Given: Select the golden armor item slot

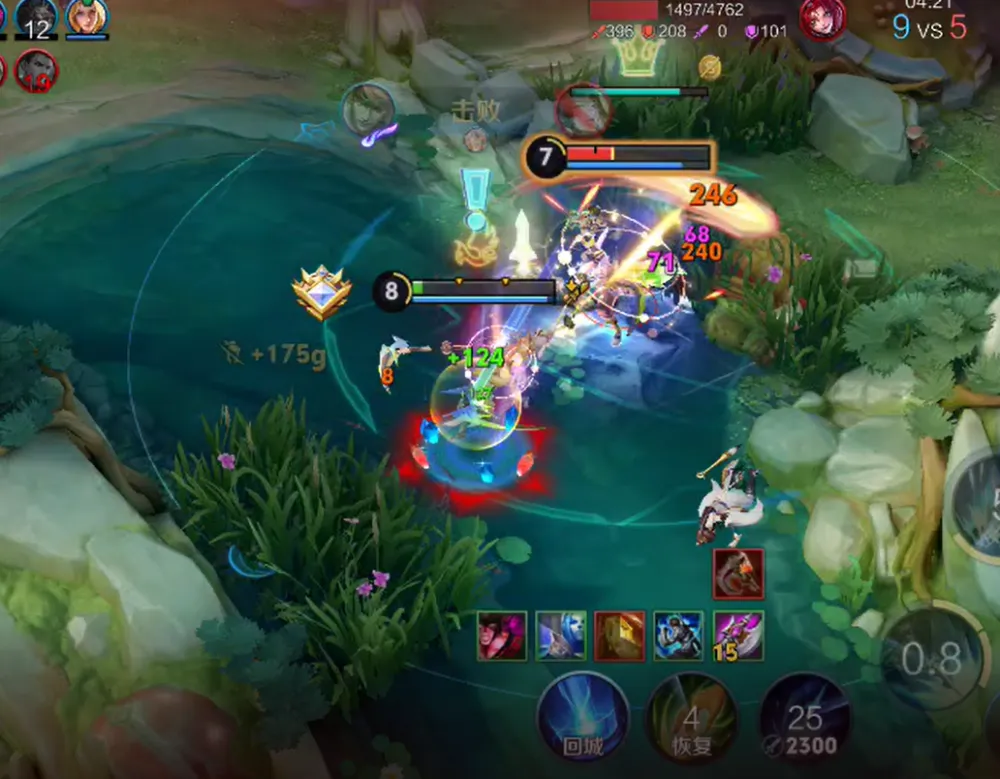Looking at the screenshot, I should [x=620, y=636].
